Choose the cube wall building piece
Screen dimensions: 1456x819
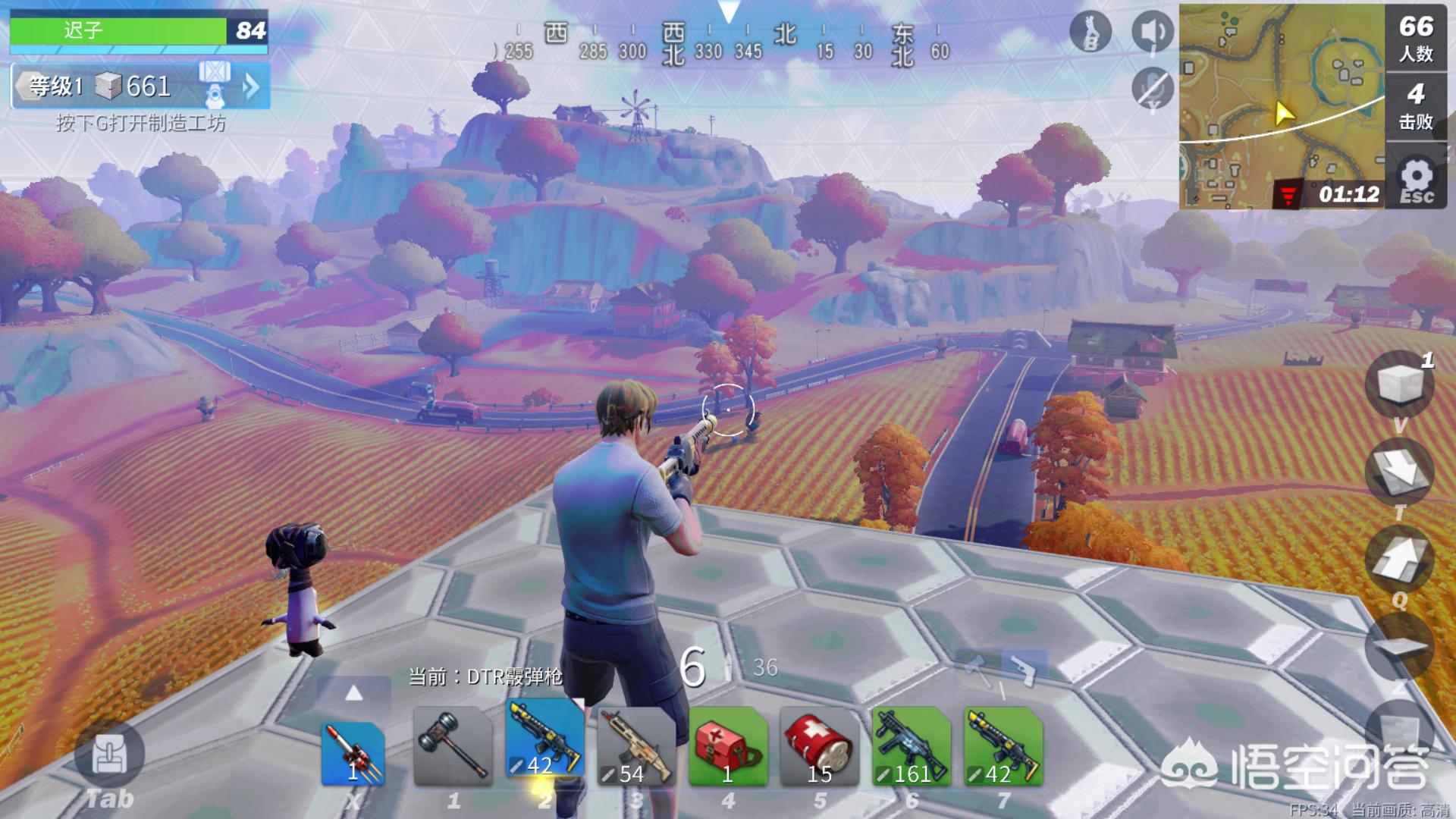pos(1399,384)
